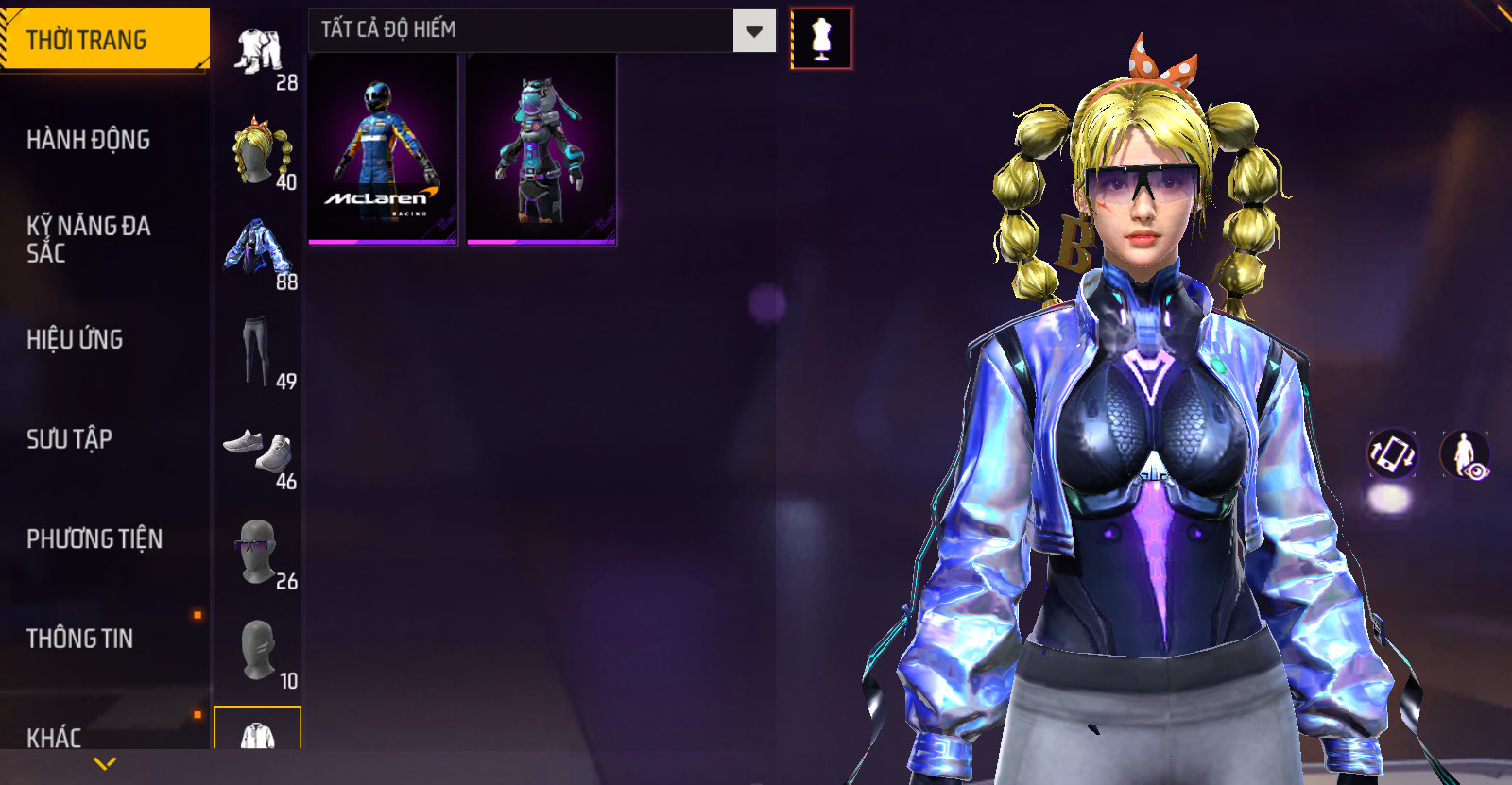Click the mannequin preview button
The image size is (1512, 785).
point(821,39)
